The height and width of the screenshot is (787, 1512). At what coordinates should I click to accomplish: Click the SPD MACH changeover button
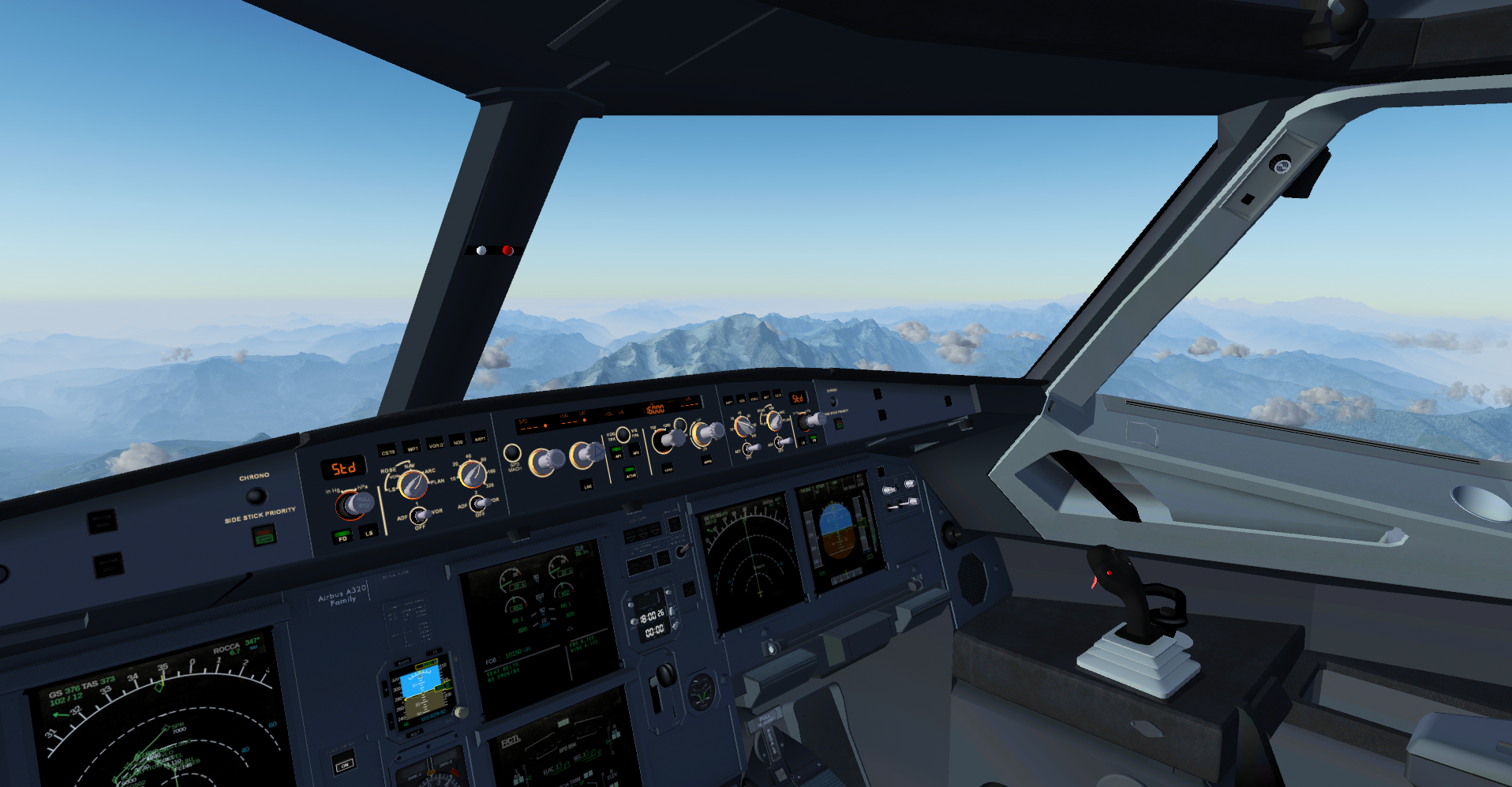tap(512, 453)
